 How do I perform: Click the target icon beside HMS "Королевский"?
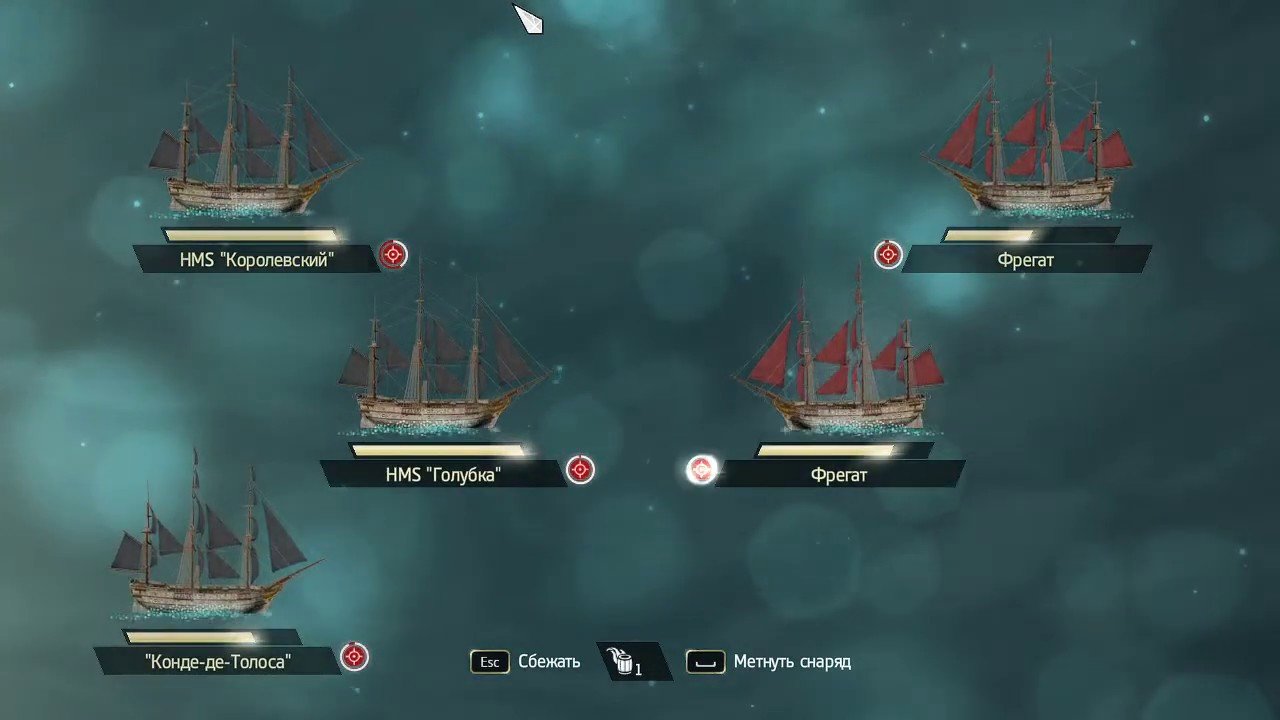[x=394, y=255]
